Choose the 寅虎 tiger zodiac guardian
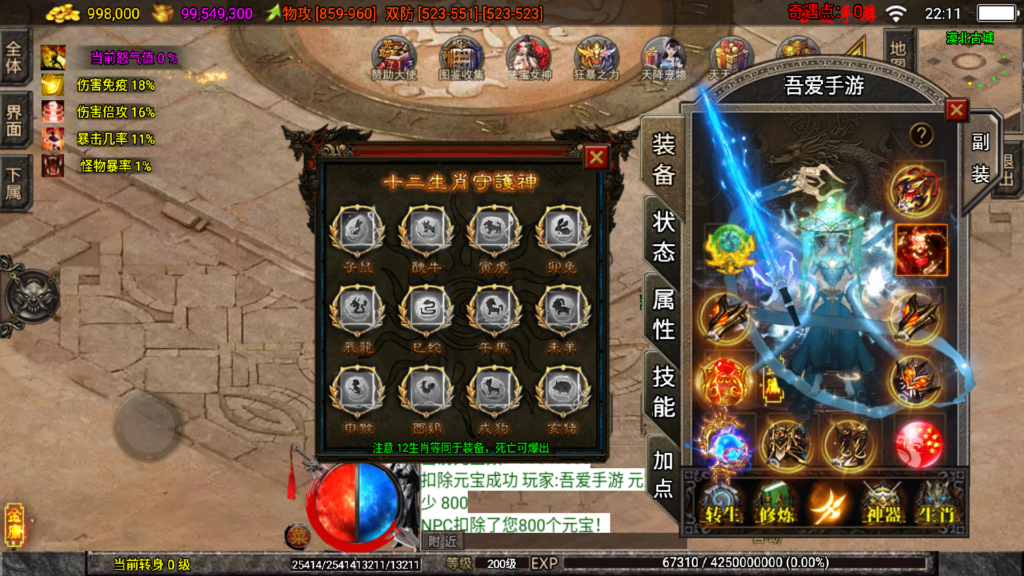Image resolution: width=1024 pixels, height=576 pixels. click(x=491, y=230)
